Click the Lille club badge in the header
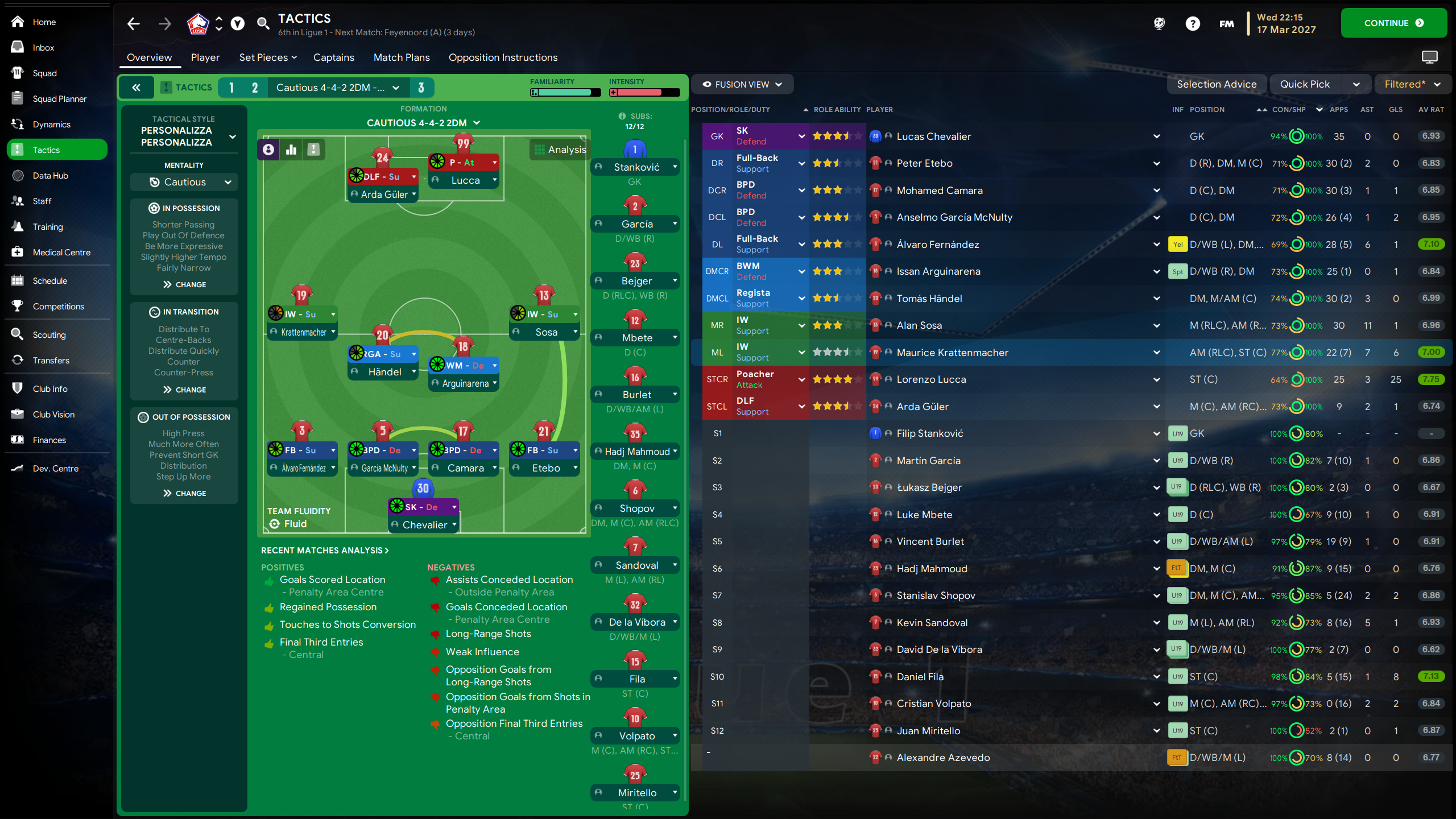This screenshot has height=819, width=1456. click(x=199, y=24)
